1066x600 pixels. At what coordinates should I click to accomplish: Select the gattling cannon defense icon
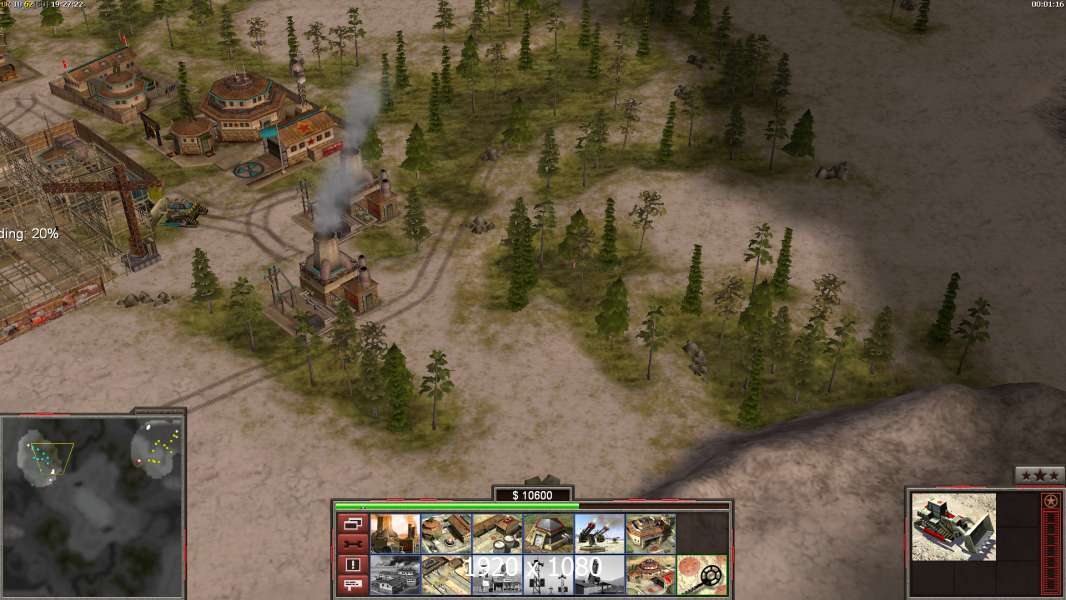click(599, 533)
